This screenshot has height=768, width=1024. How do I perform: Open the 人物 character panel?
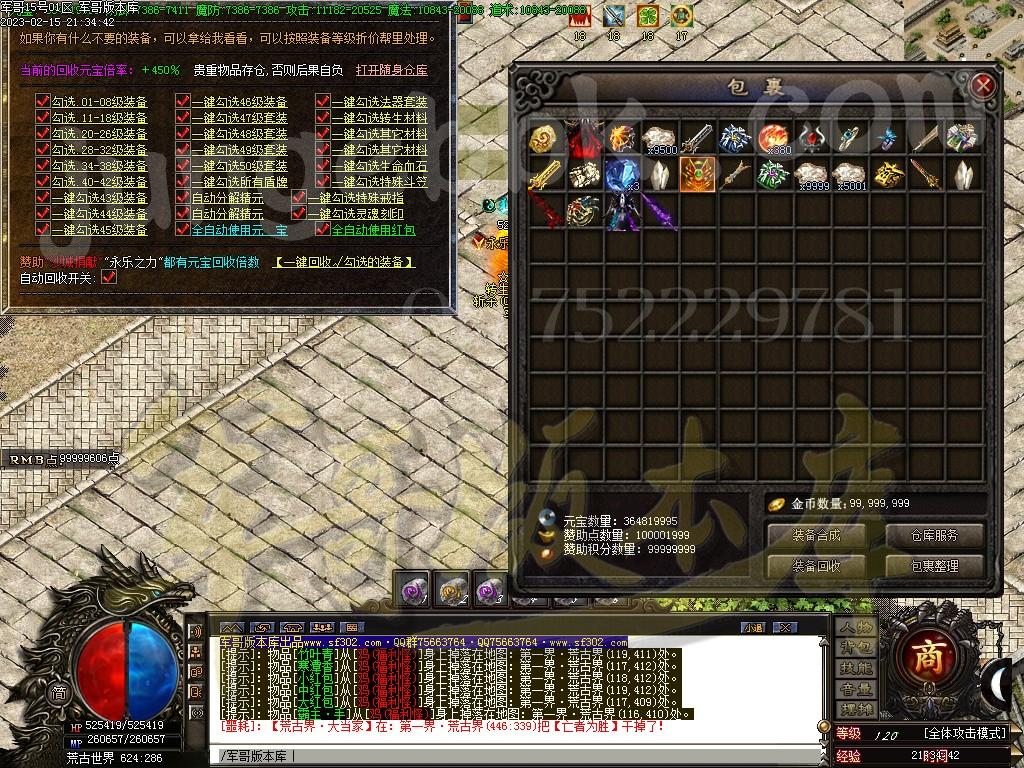[x=856, y=627]
